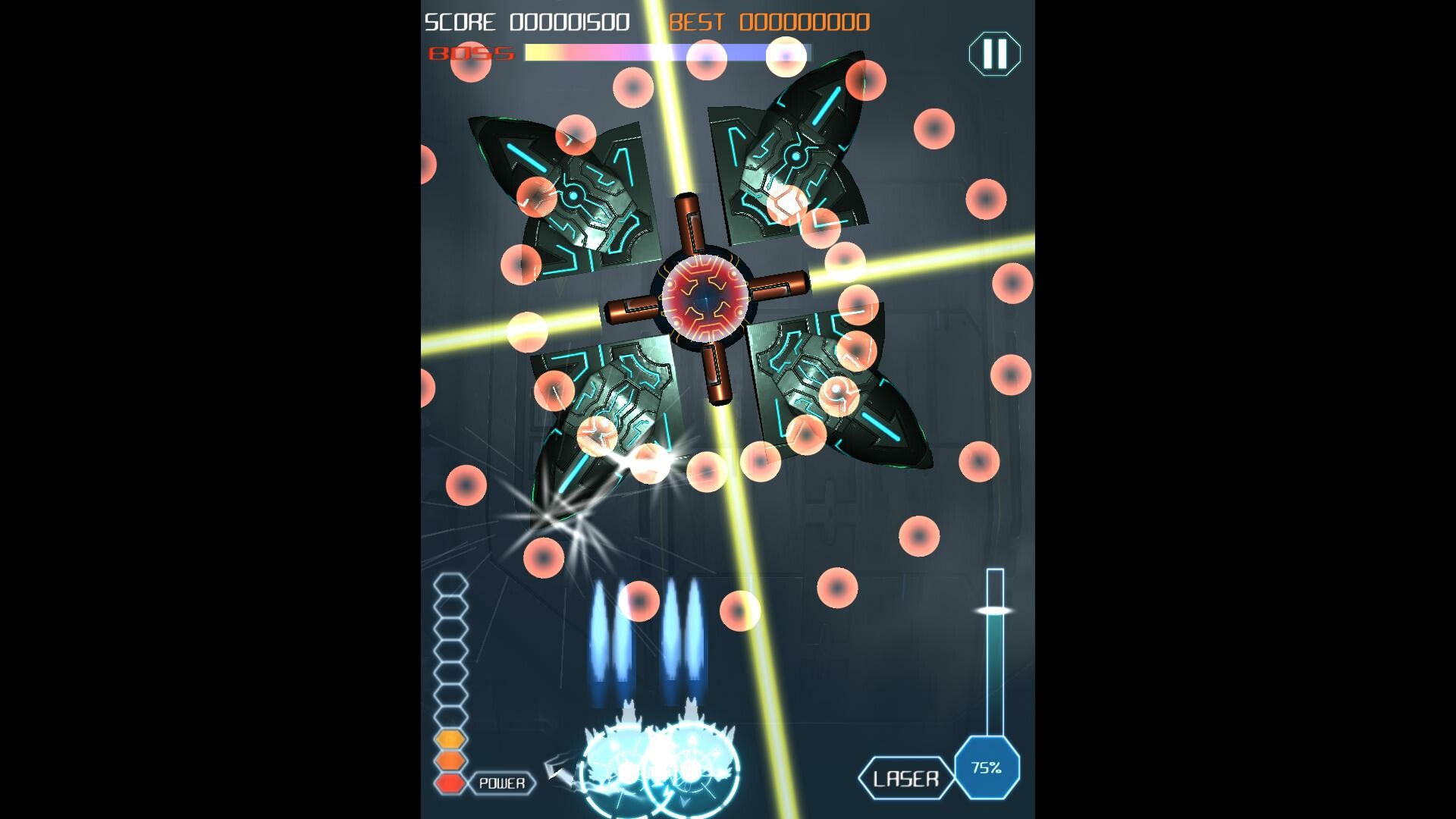Tap the boss health progress bar
Screen dimensions: 1456x819
pyautogui.click(x=666, y=52)
